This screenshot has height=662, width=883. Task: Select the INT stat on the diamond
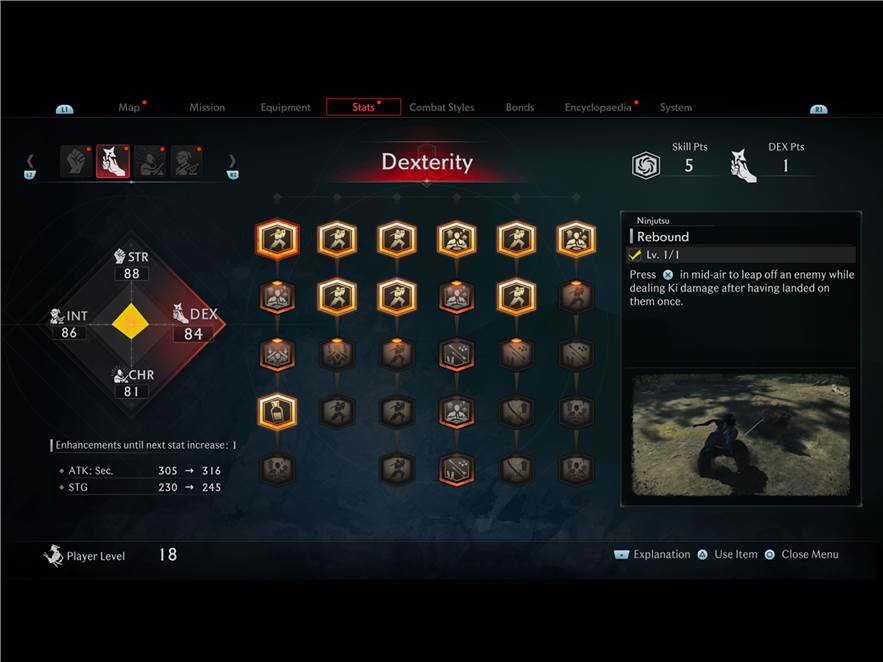point(69,324)
